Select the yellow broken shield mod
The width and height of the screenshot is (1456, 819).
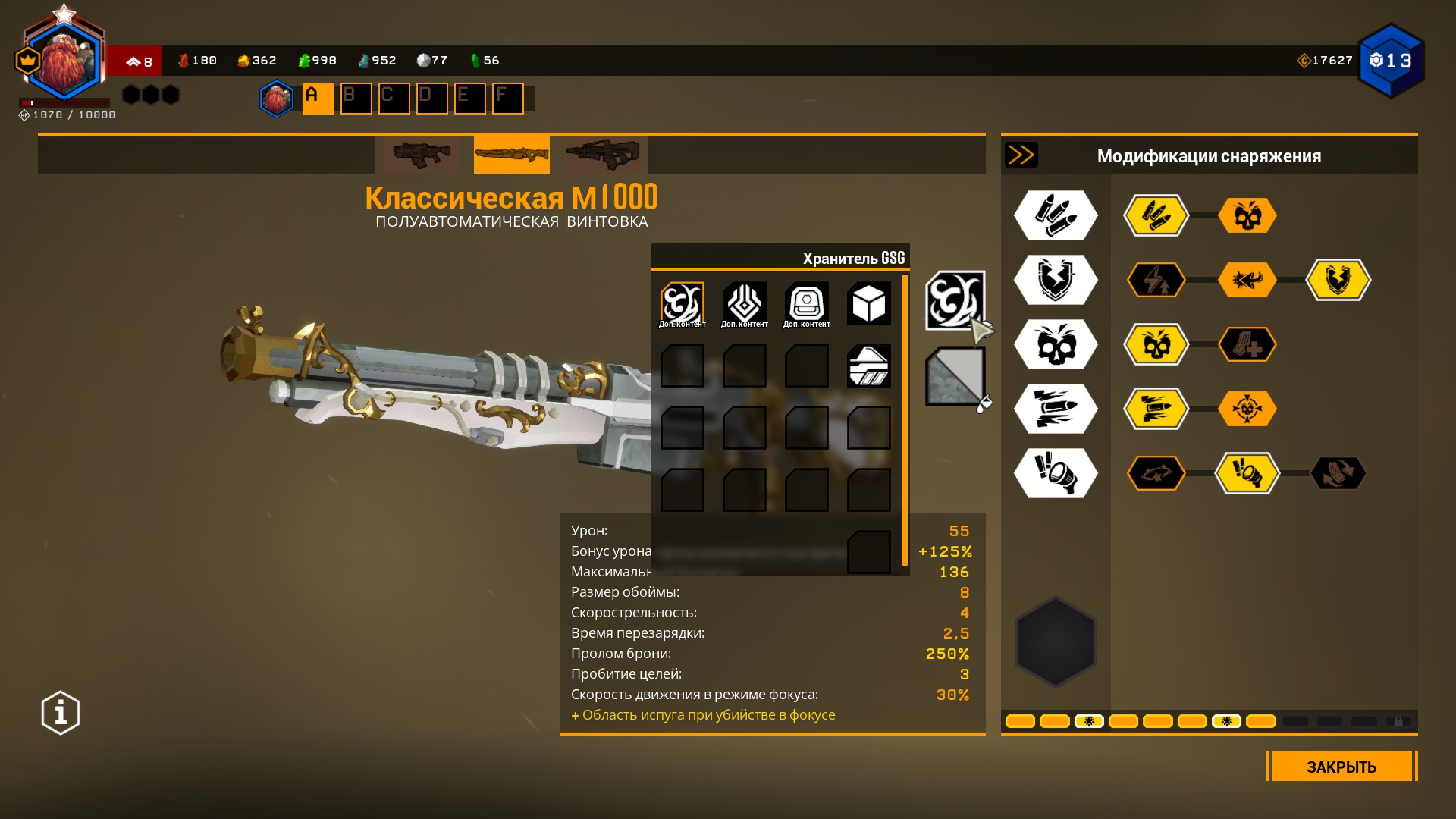[x=1338, y=280]
